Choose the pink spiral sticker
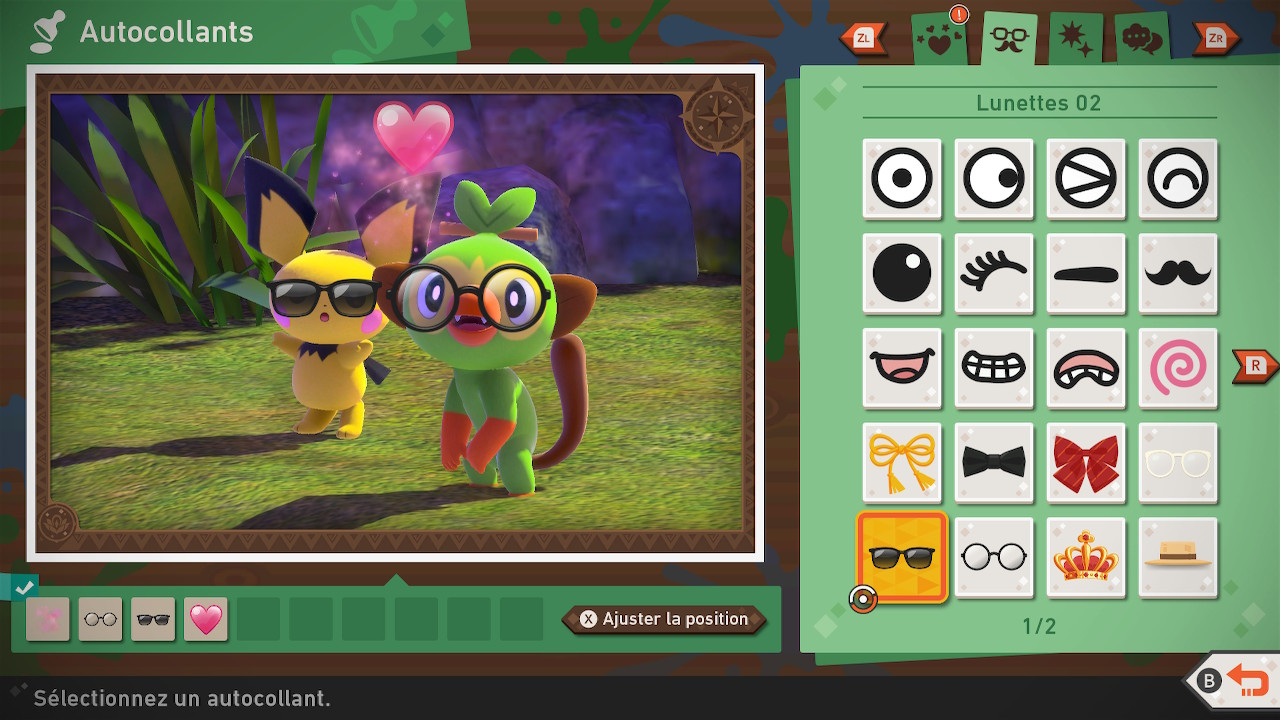The width and height of the screenshot is (1280, 720). coord(1178,368)
